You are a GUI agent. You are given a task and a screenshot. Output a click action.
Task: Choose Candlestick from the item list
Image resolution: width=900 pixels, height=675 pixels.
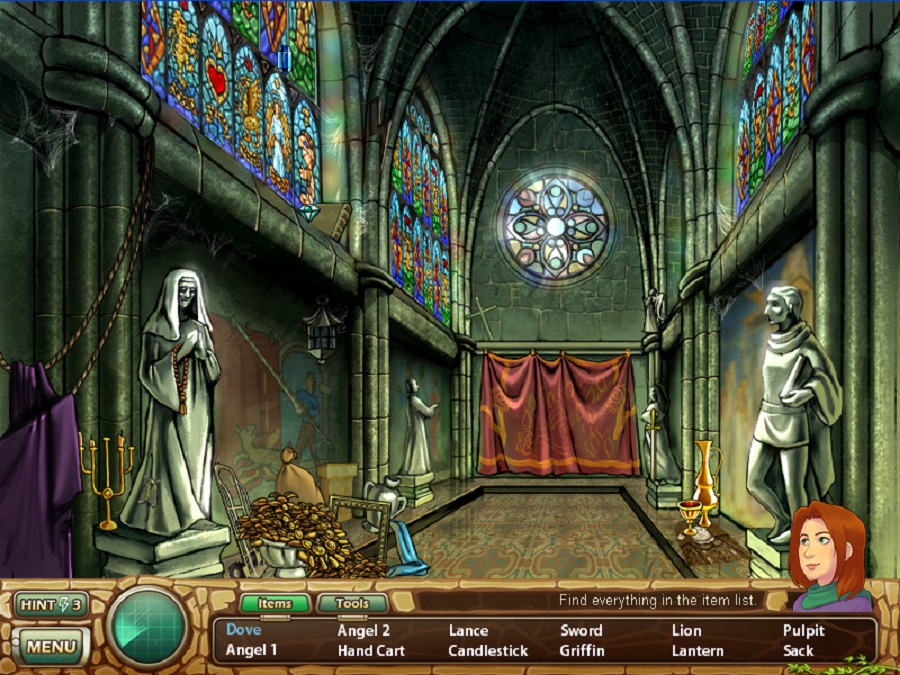(x=488, y=650)
